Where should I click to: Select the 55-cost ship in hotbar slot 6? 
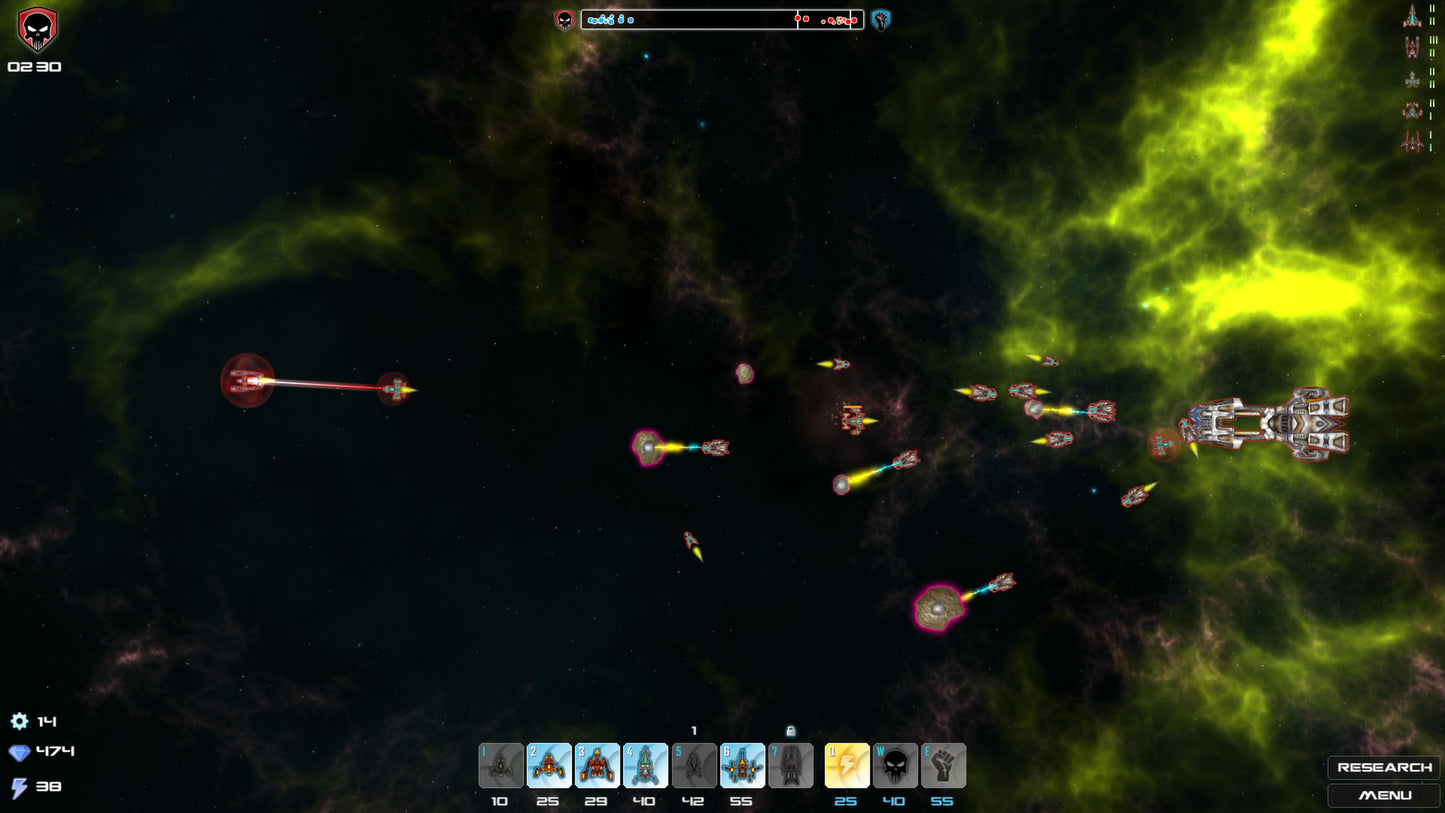pyautogui.click(x=742, y=765)
